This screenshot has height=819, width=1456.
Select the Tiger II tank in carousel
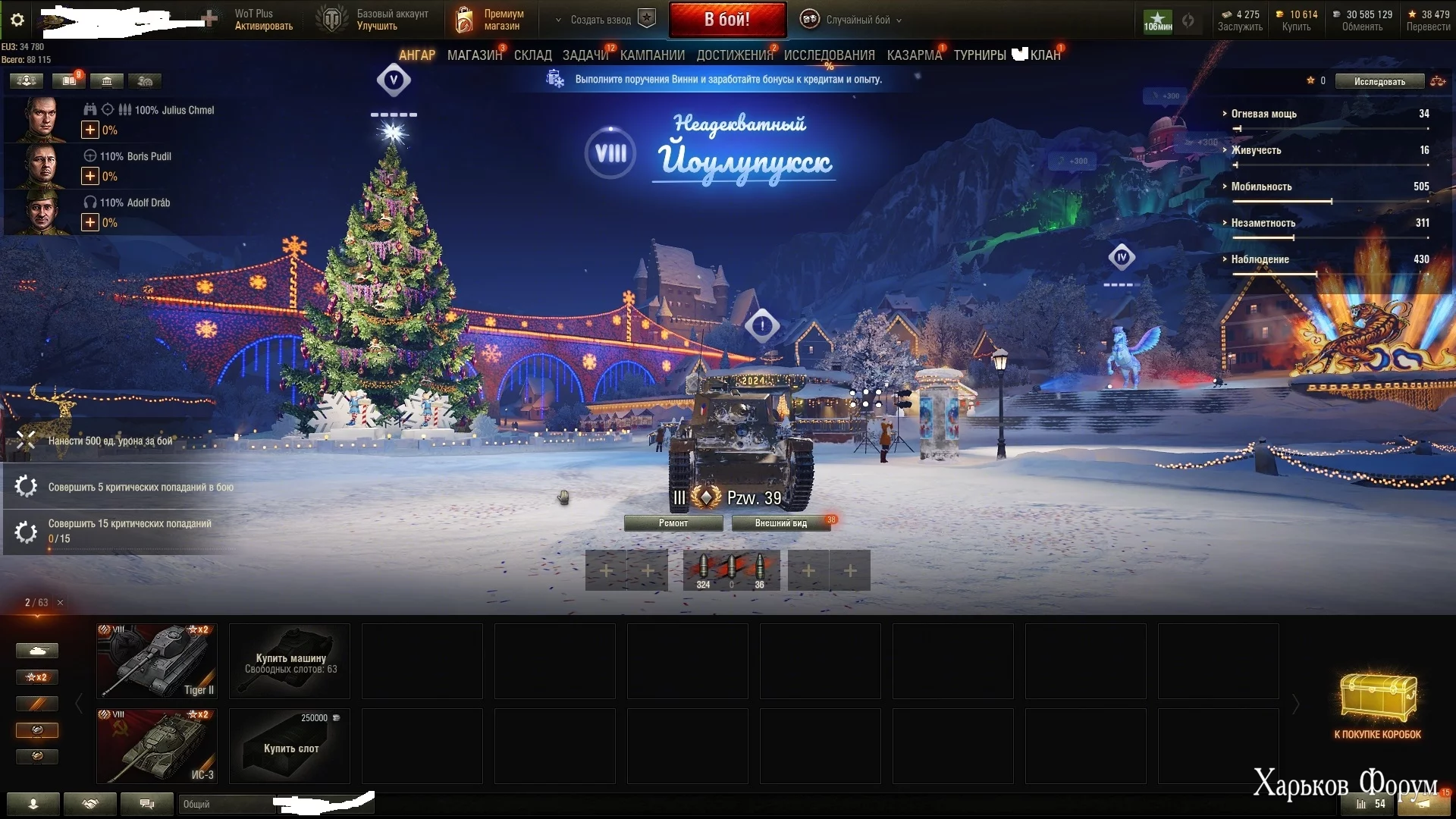pos(157,661)
